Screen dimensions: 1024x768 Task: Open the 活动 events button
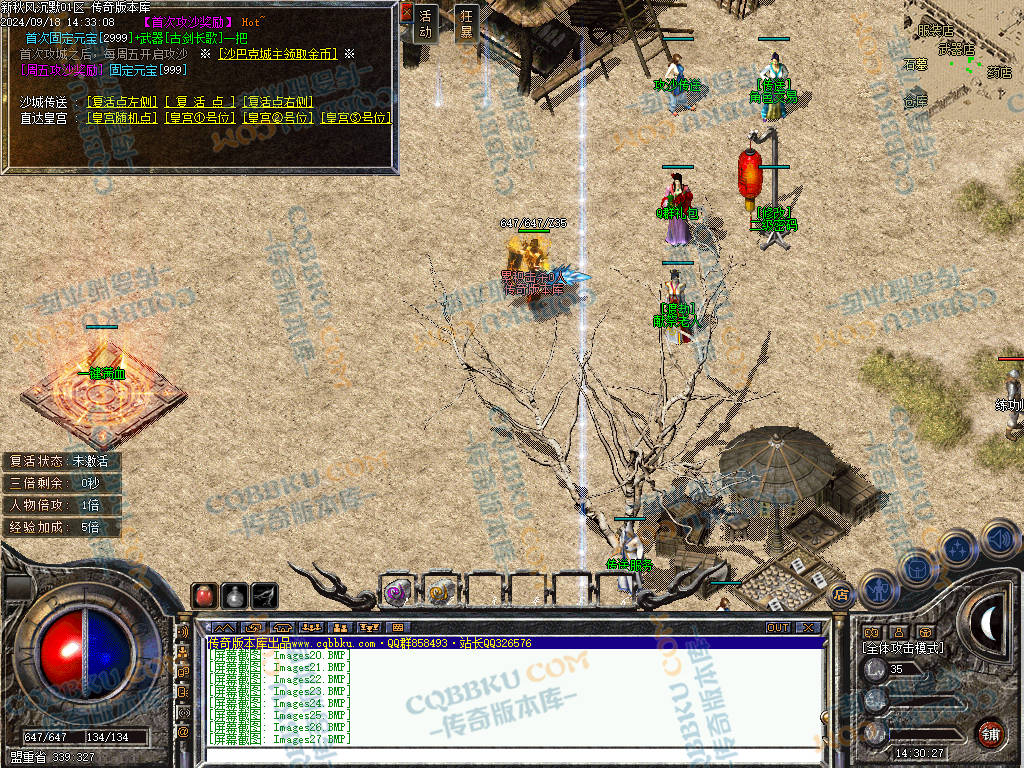(426, 23)
